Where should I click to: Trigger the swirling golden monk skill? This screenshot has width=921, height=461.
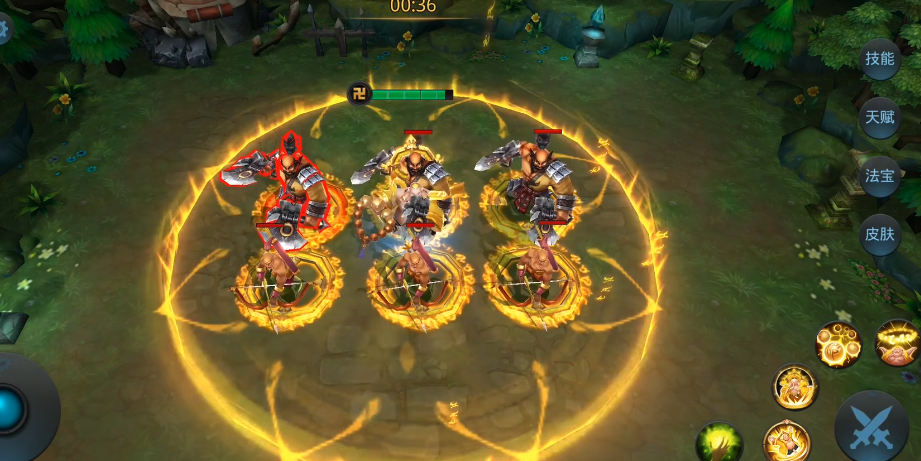click(x=786, y=441)
